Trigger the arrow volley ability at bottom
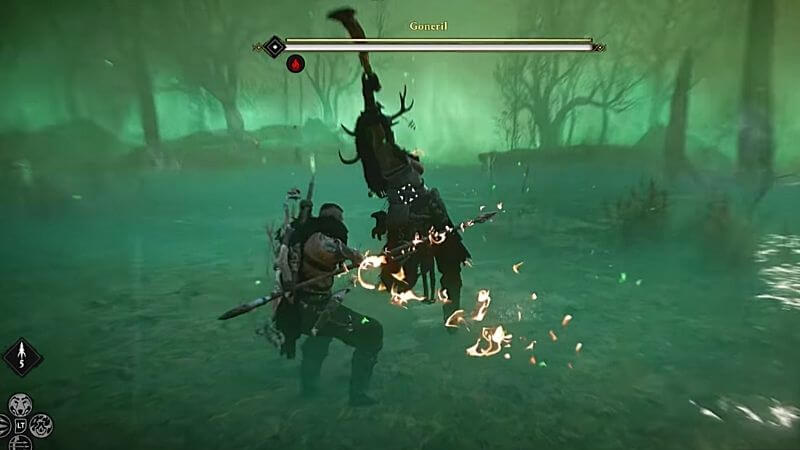This screenshot has height=450, width=800. (x=20, y=443)
